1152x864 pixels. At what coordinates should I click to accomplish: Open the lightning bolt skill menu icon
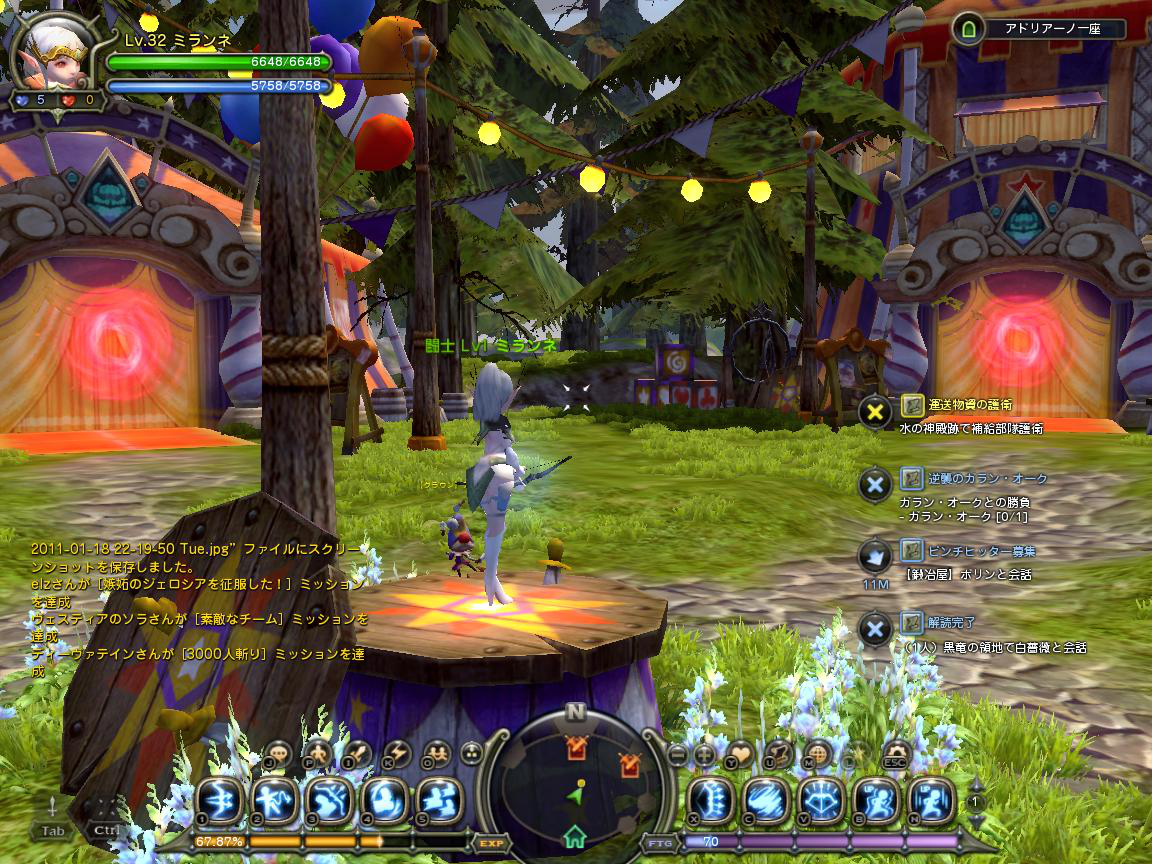[x=398, y=754]
